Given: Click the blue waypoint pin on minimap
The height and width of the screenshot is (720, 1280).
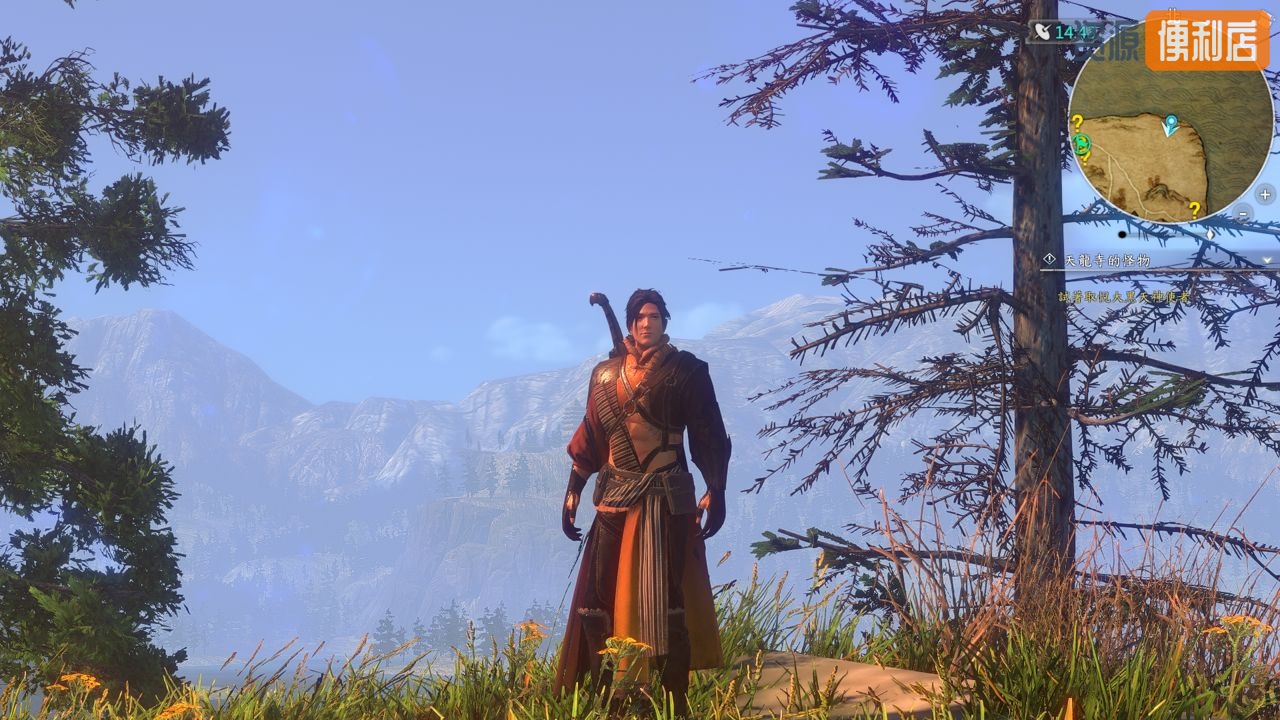Looking at the screenshot, I should (x=1170, y=125).
